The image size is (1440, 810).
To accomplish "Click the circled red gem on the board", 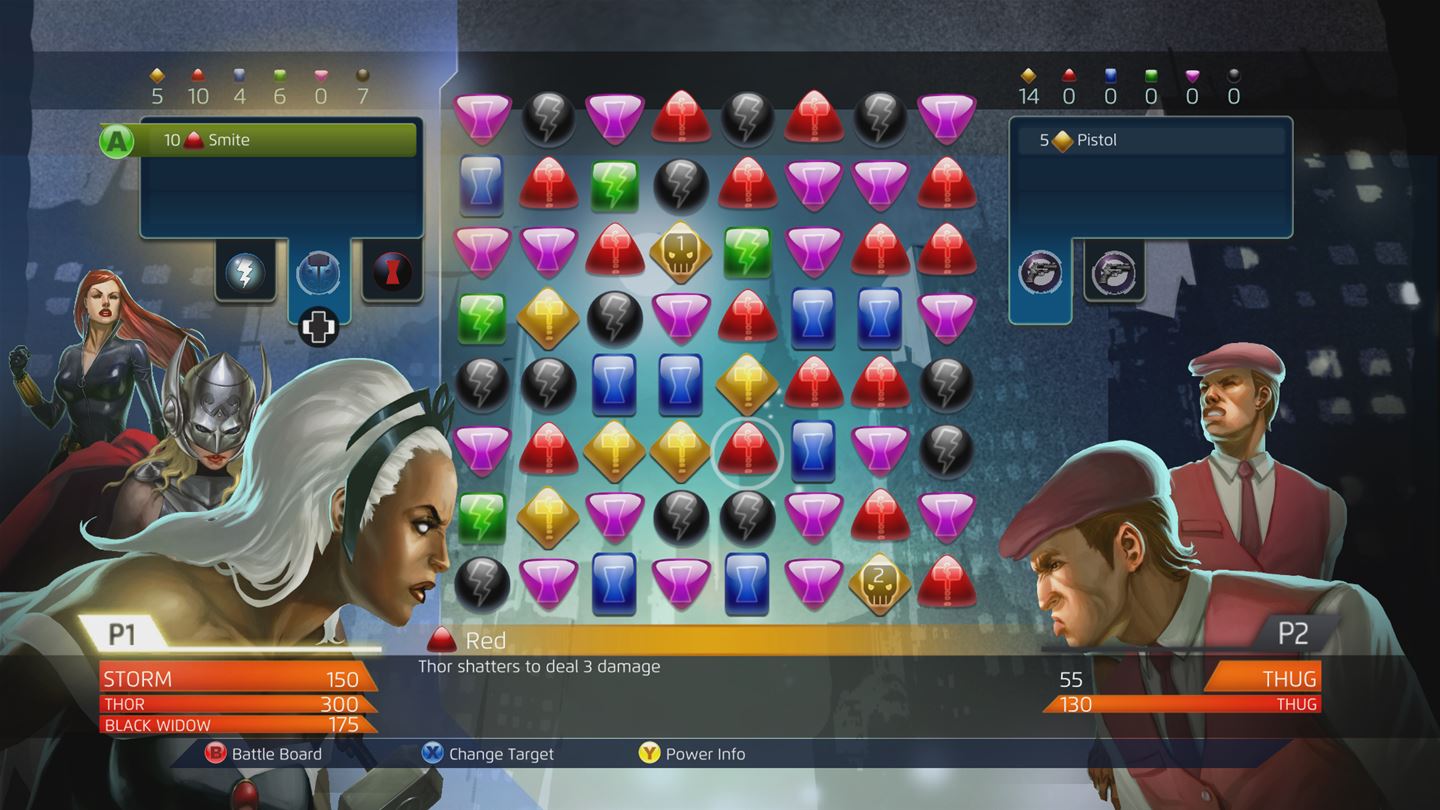I will click(746, 448).
